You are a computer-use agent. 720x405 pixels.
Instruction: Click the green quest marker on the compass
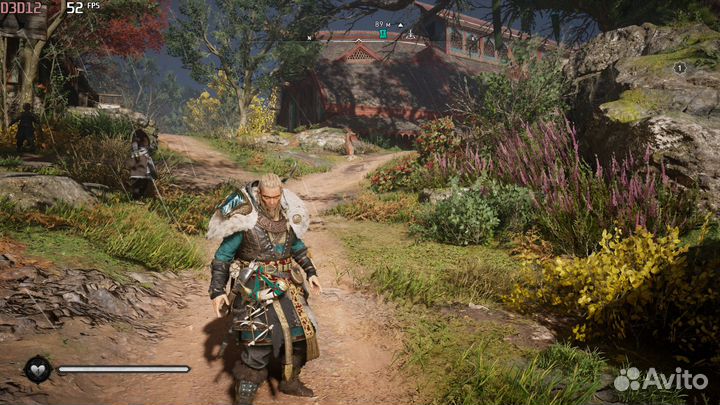click(x=382, y=34)
